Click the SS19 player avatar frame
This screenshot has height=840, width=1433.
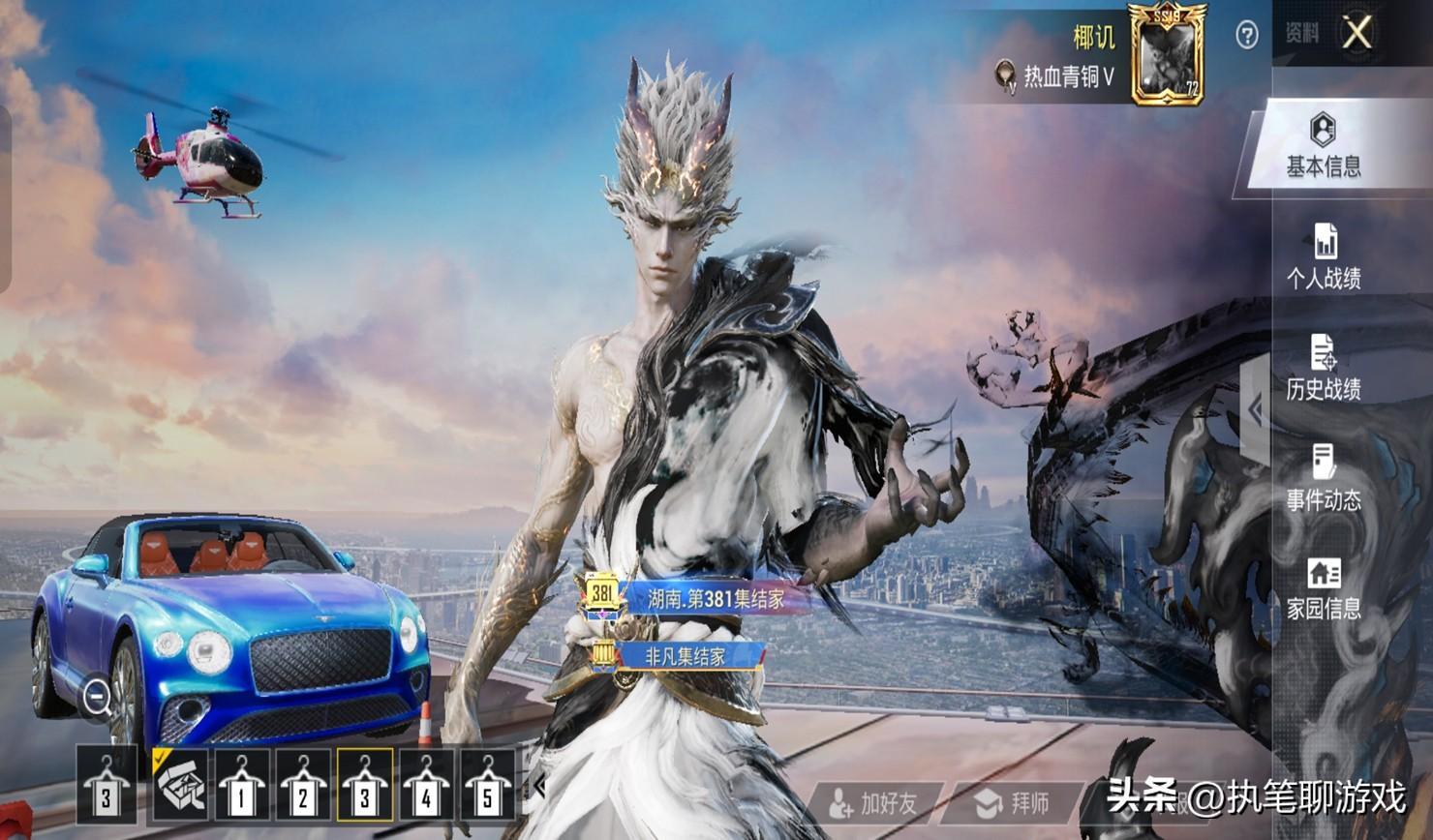(1167, 55)
